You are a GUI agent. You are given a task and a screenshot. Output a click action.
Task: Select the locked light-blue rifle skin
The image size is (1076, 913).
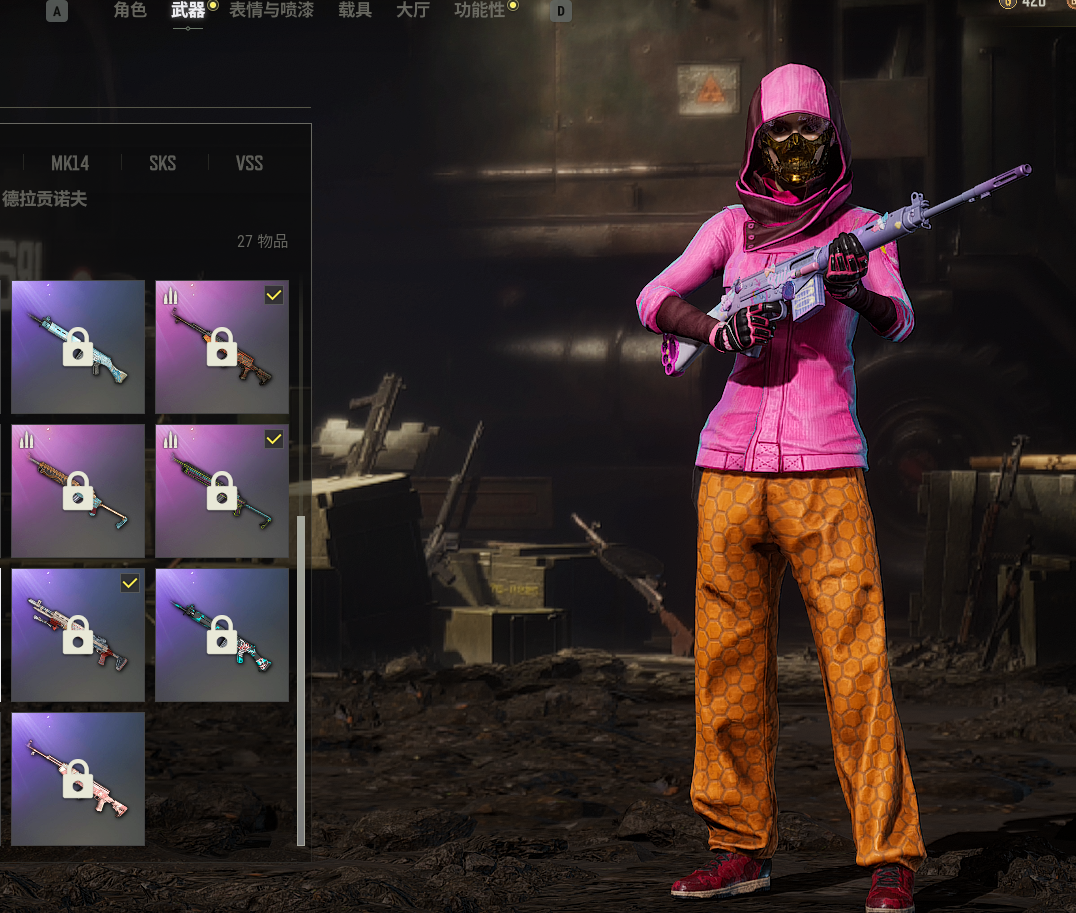[78, 347]
